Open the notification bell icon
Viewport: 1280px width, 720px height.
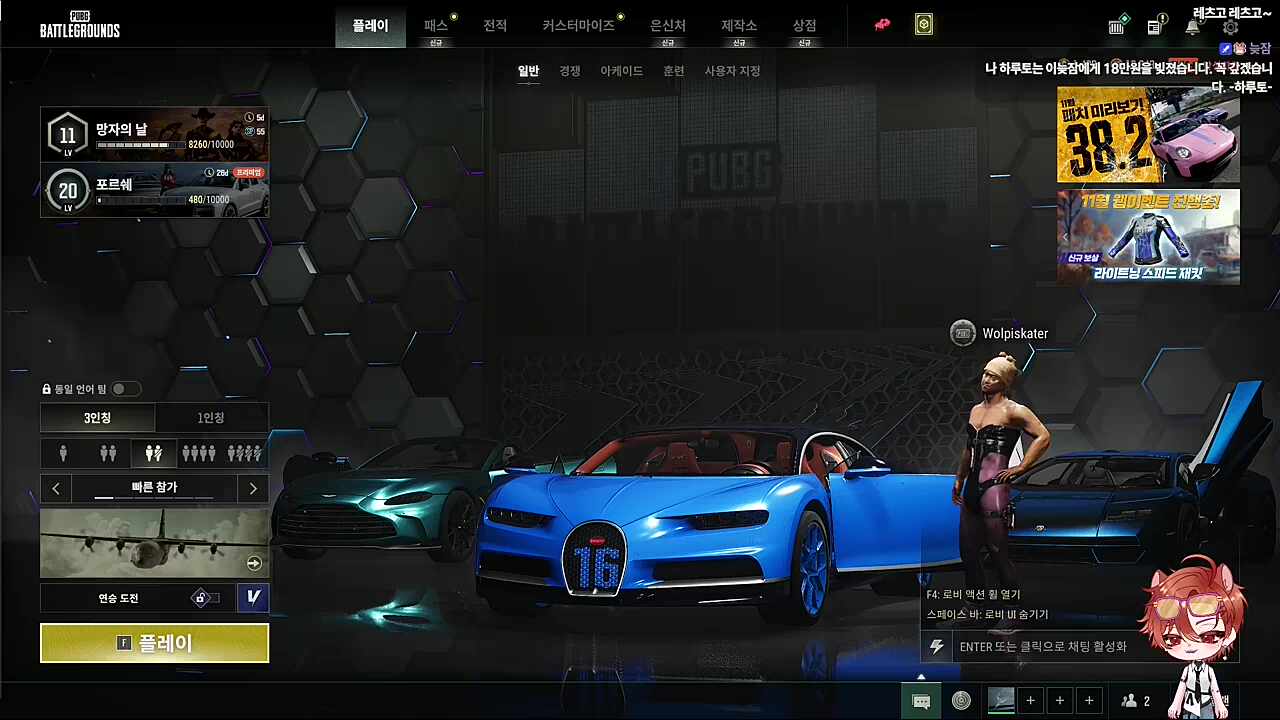(1192, 27)
